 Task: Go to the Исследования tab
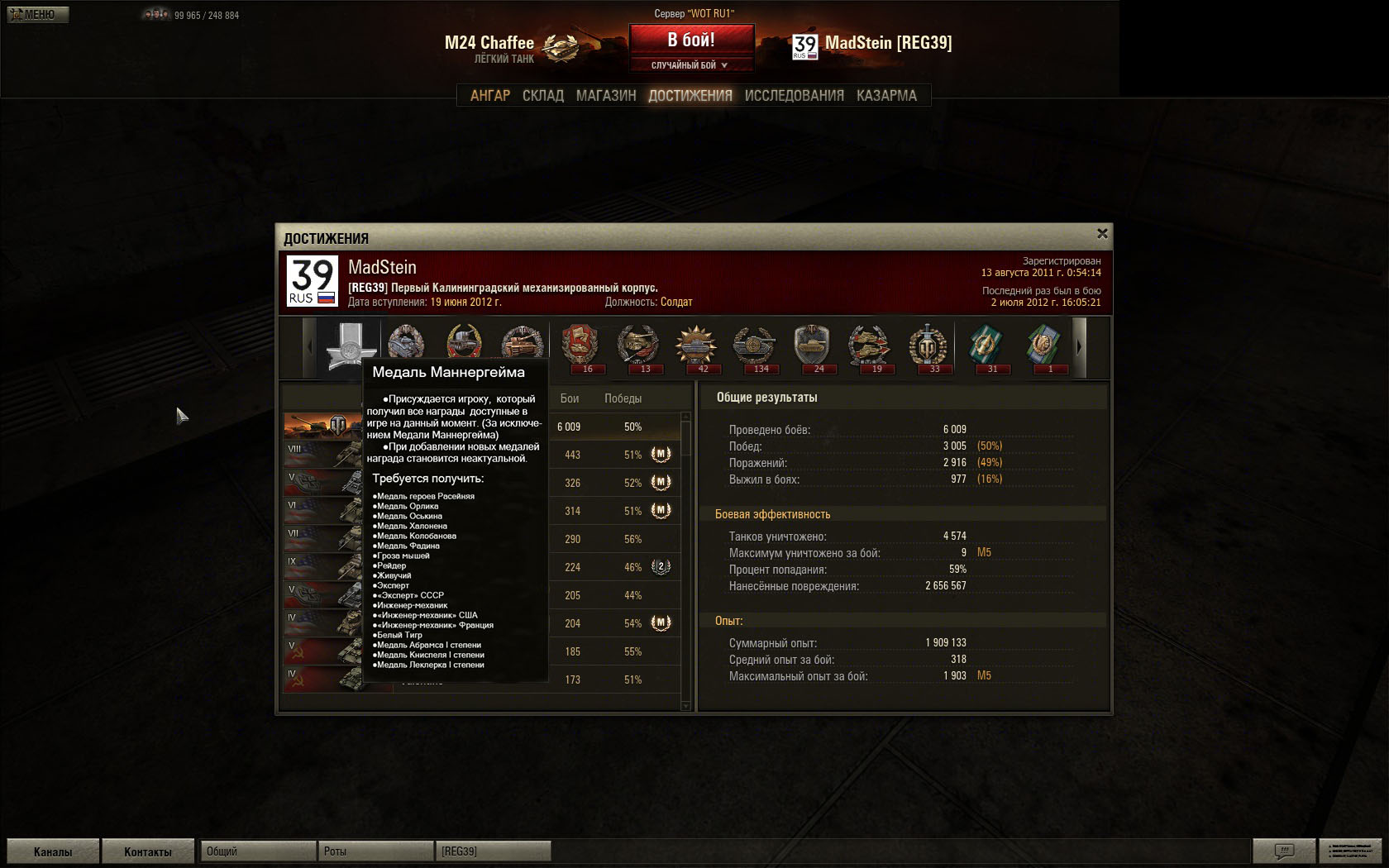(x=794, y=96)
